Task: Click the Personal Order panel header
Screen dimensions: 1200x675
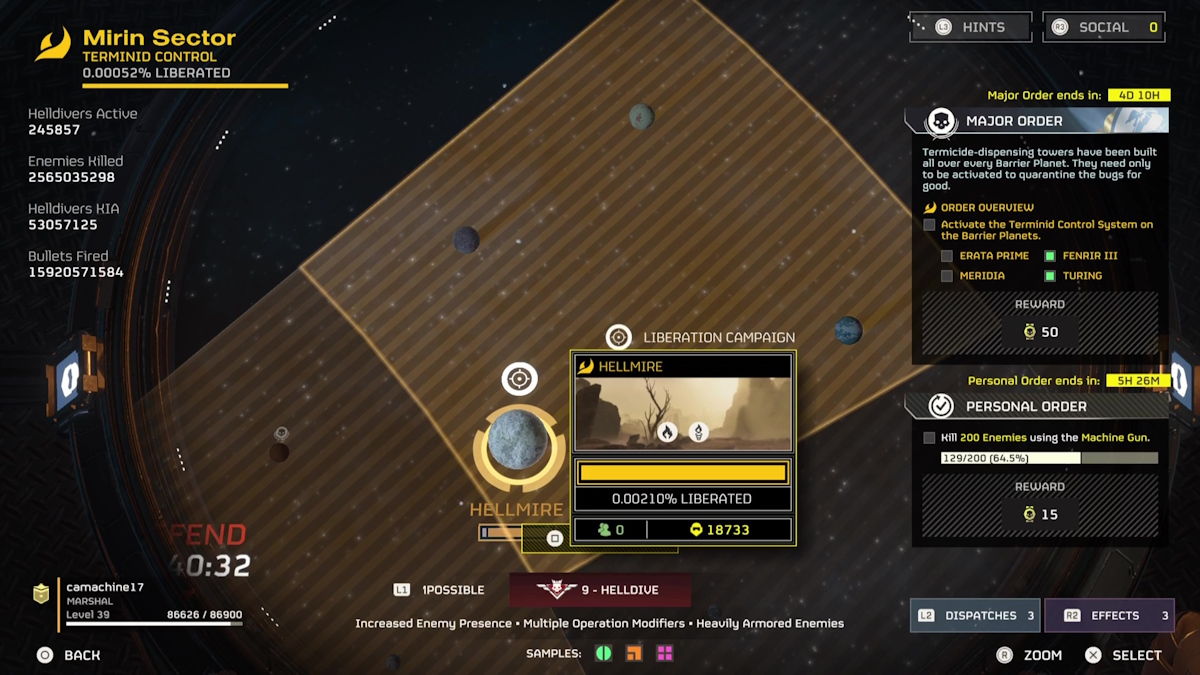Action: pos(1036,406)
